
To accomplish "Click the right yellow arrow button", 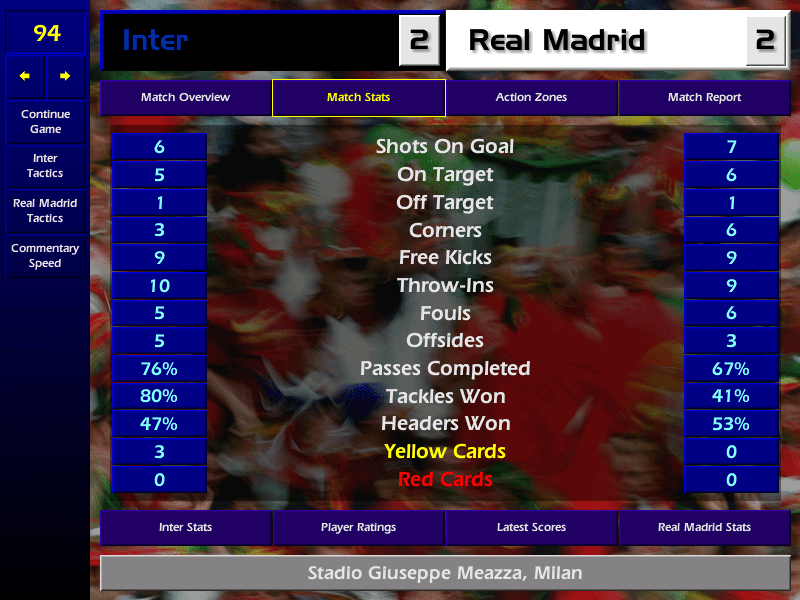I will pyautogui.click(x=65, y=76).
